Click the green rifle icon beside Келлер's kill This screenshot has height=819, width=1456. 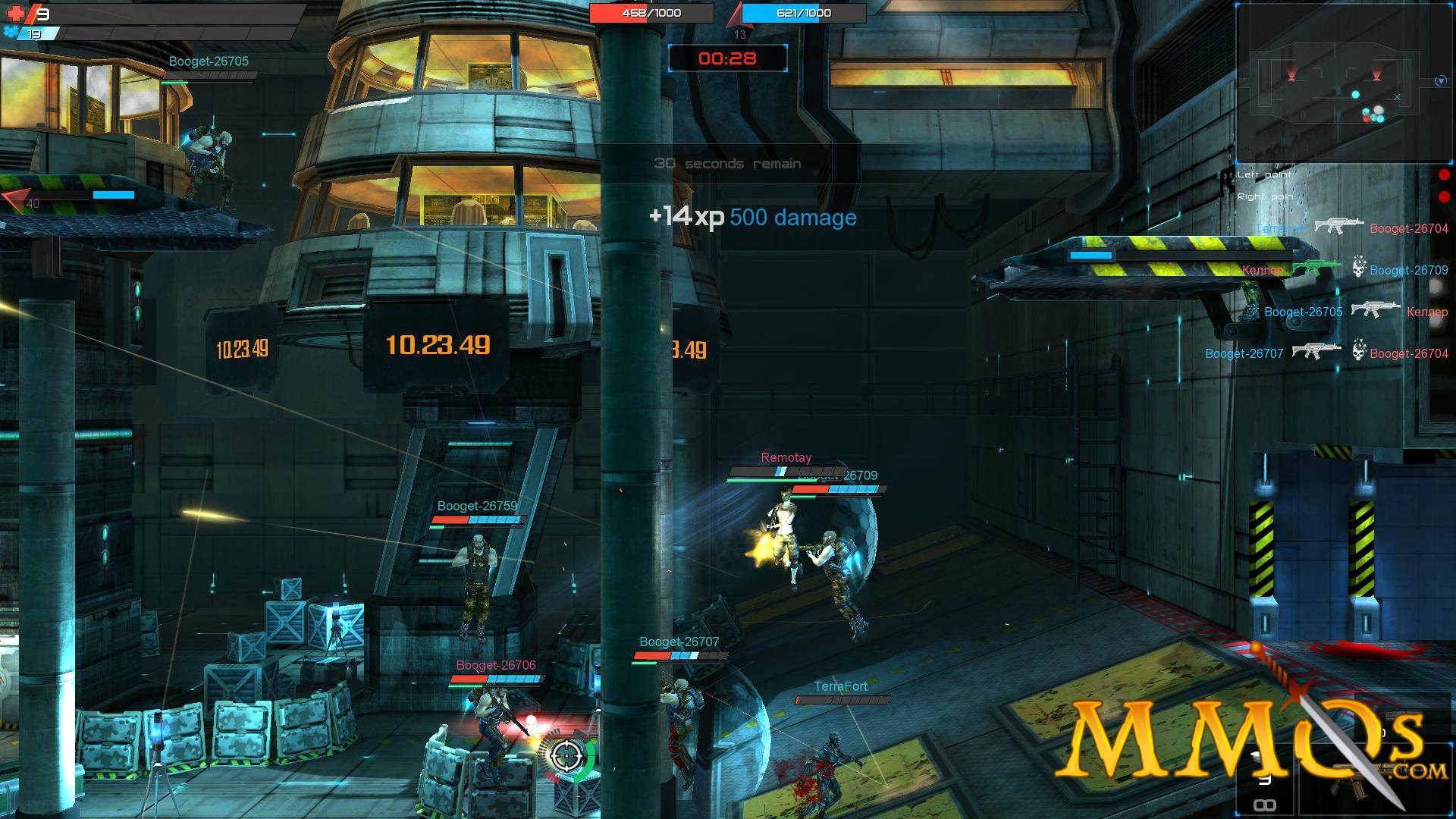click(1315, 268)
